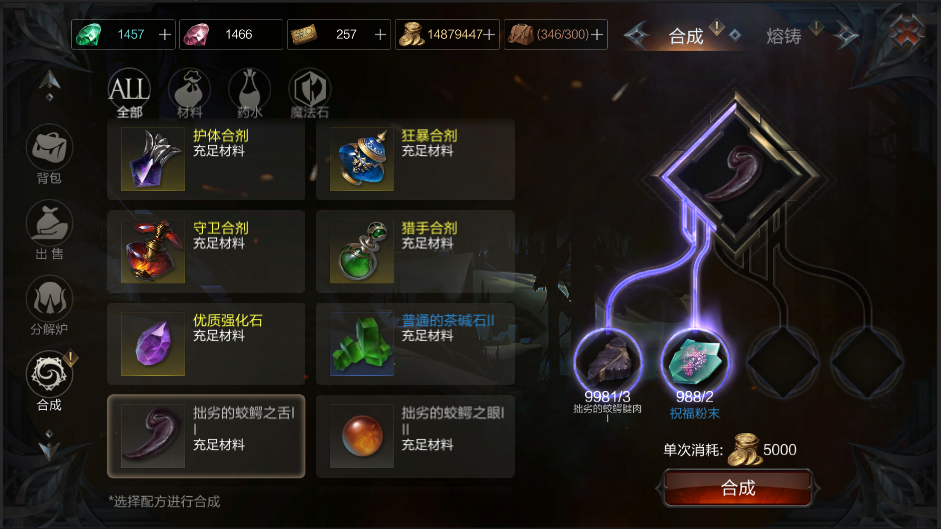This screenshot has height=529, width=941.
Task: Open the 分解炉 menu
Action: point(49,305)
